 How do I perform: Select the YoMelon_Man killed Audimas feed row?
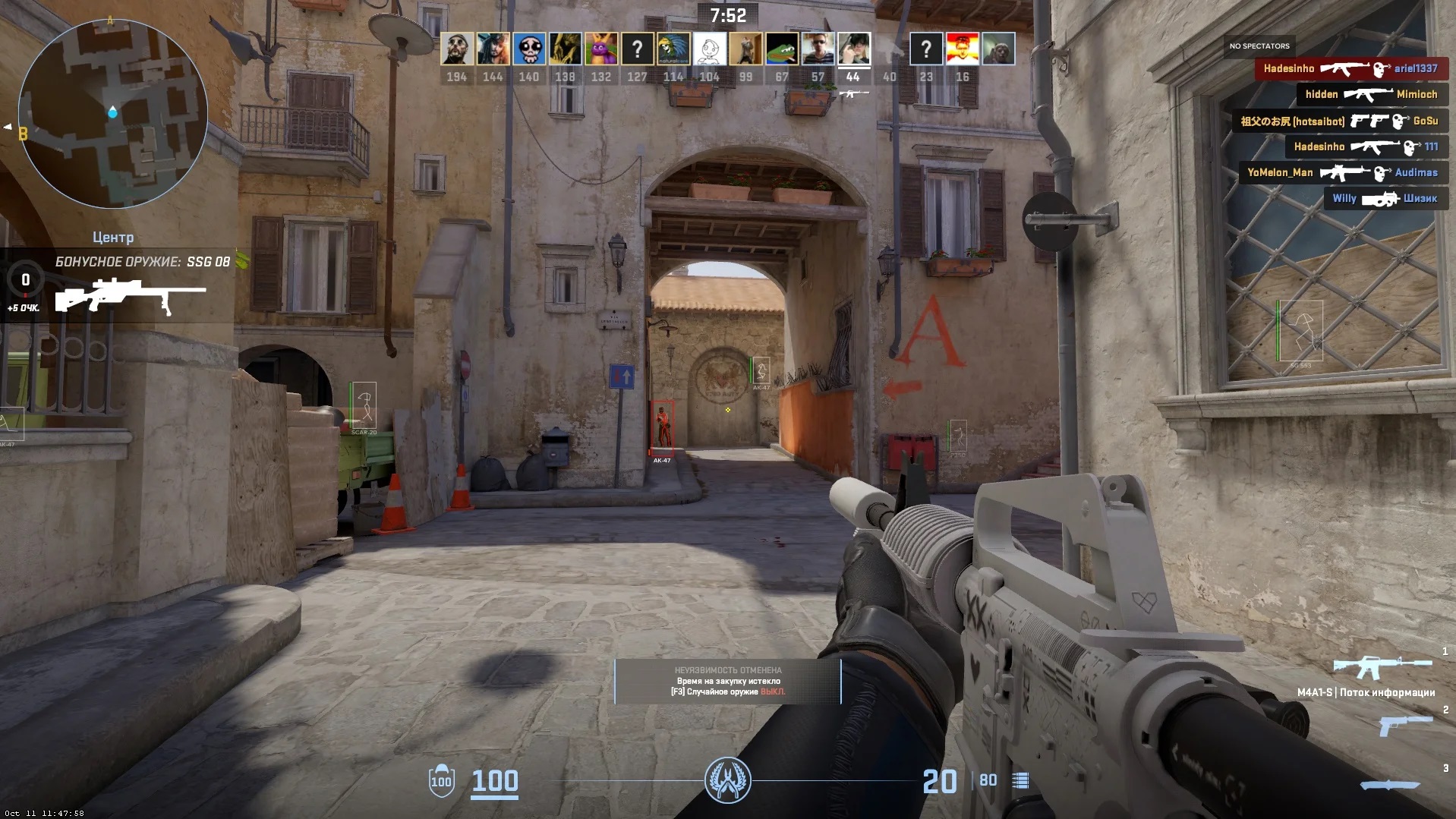pos(1342,172)
